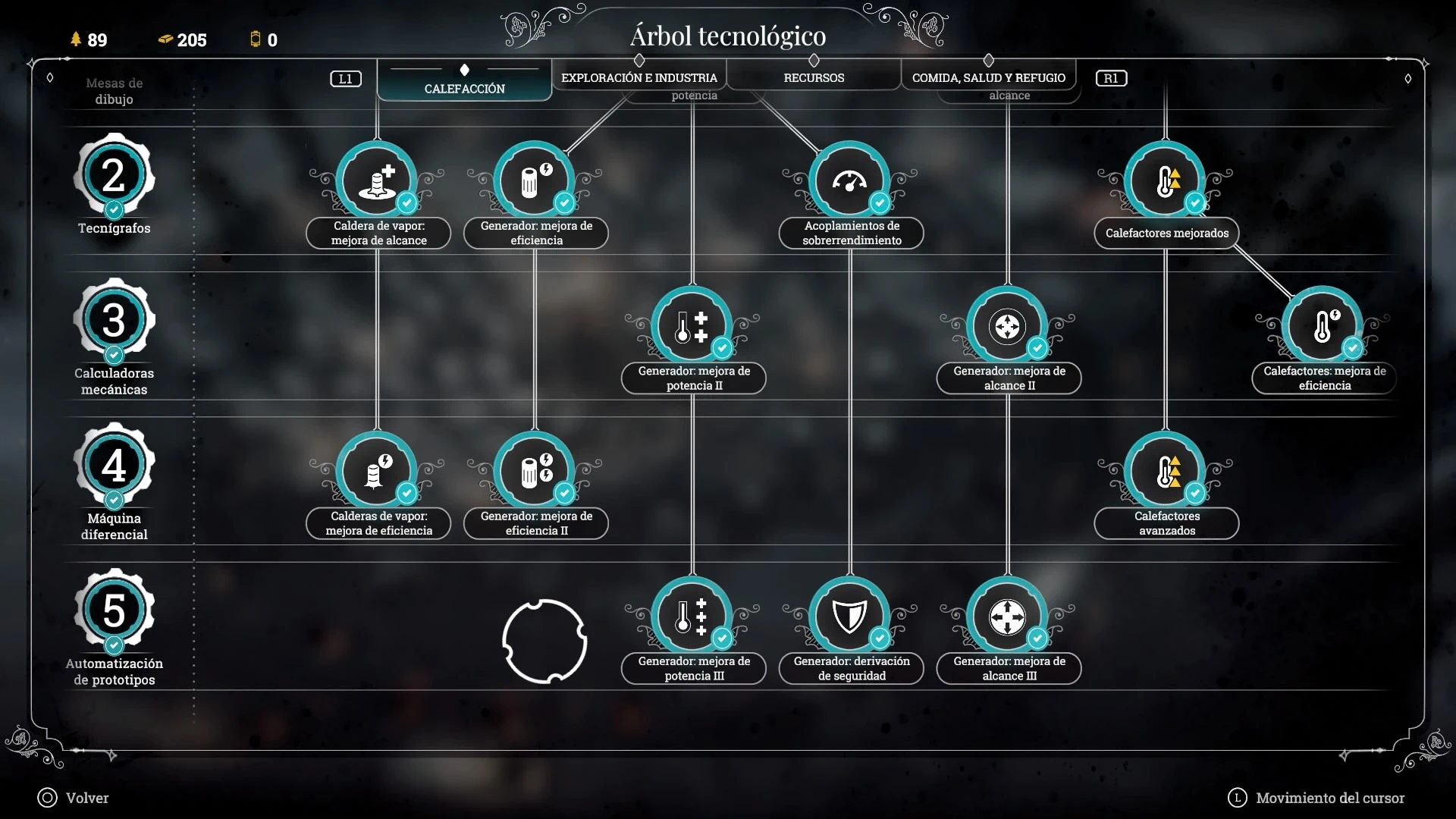Select the Recursos tab

(x=814, y=77)
